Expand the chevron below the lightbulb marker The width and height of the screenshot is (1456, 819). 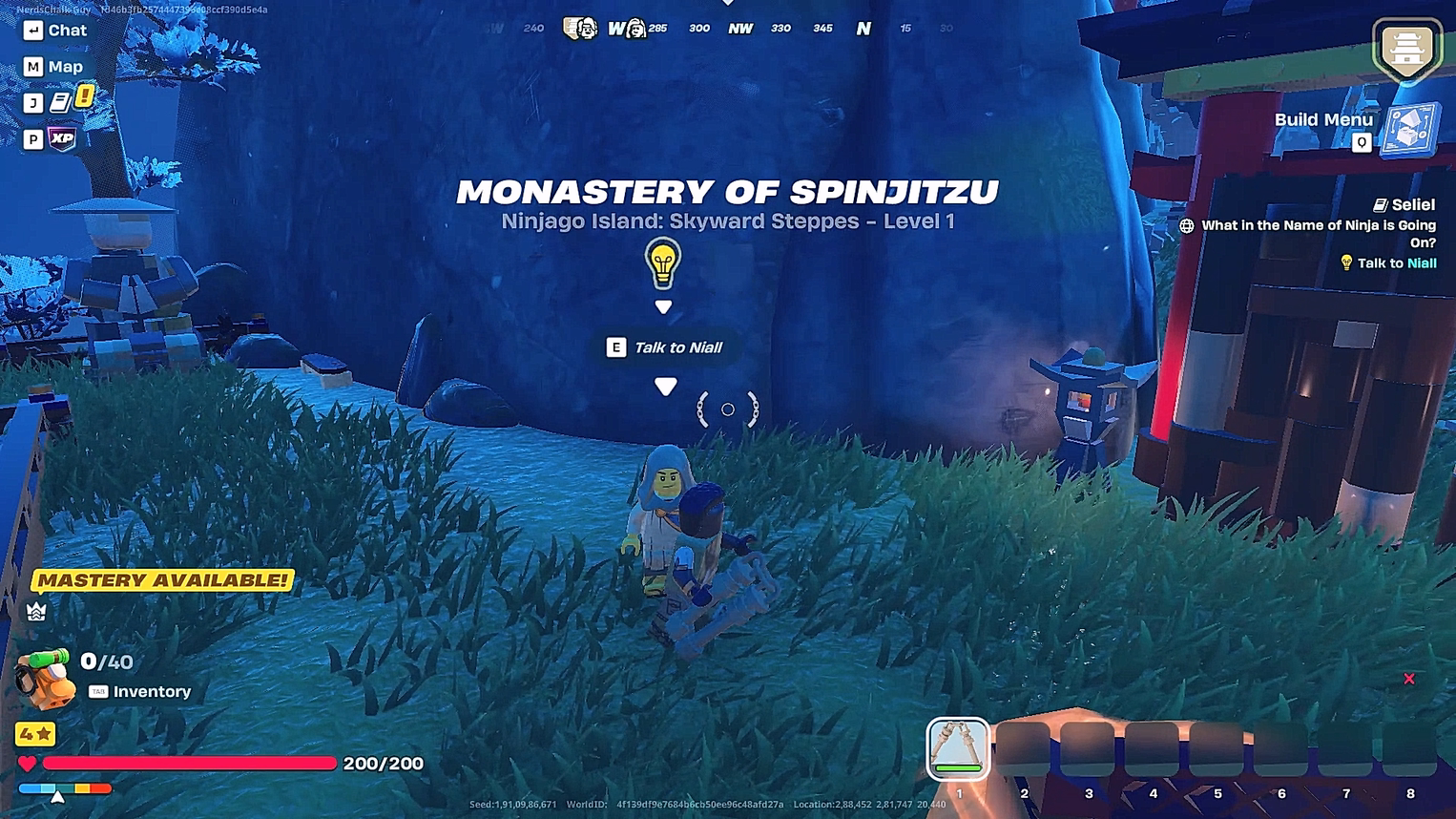click(663, 306)
